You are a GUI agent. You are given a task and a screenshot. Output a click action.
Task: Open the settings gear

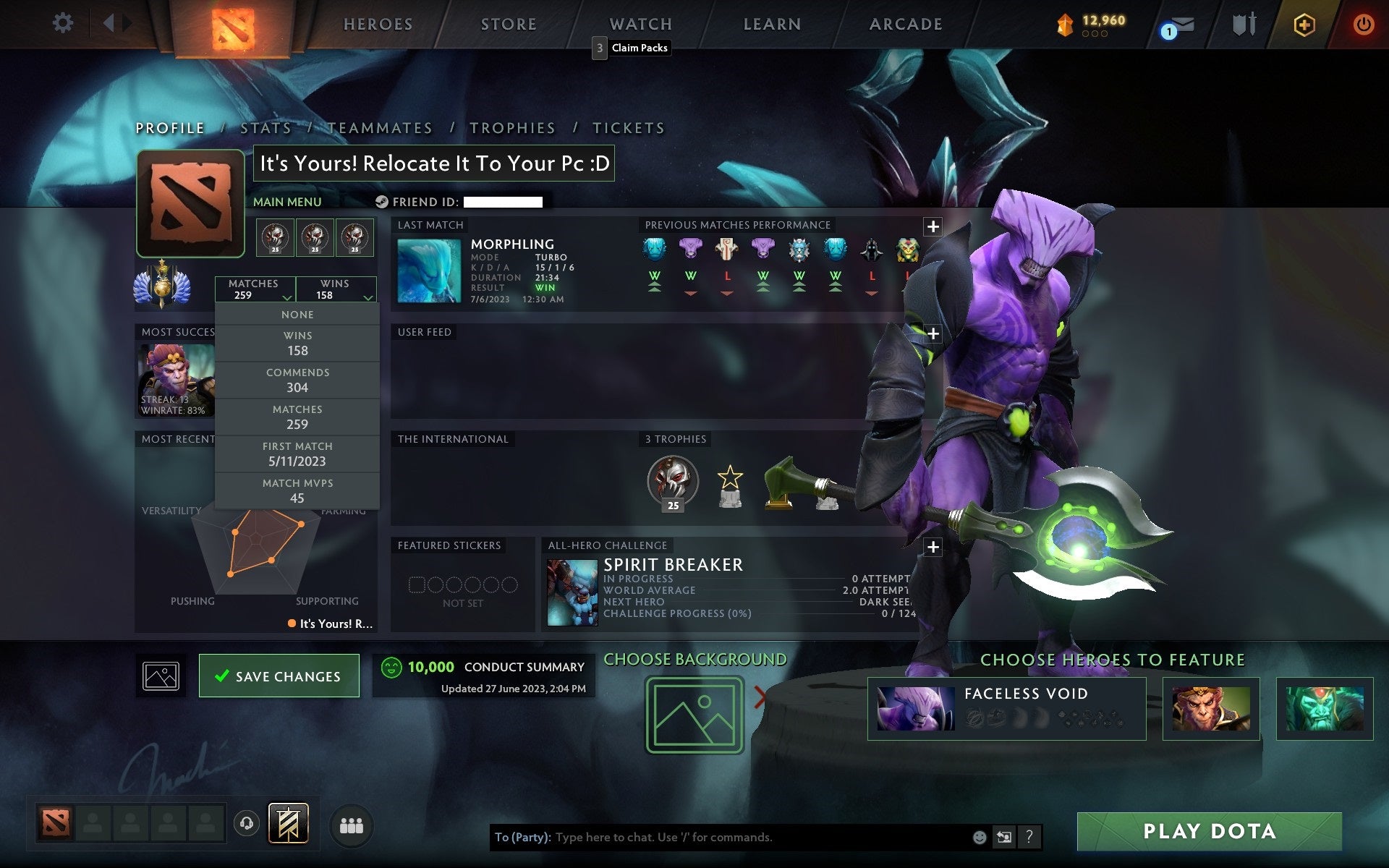[x=64, y=23]
